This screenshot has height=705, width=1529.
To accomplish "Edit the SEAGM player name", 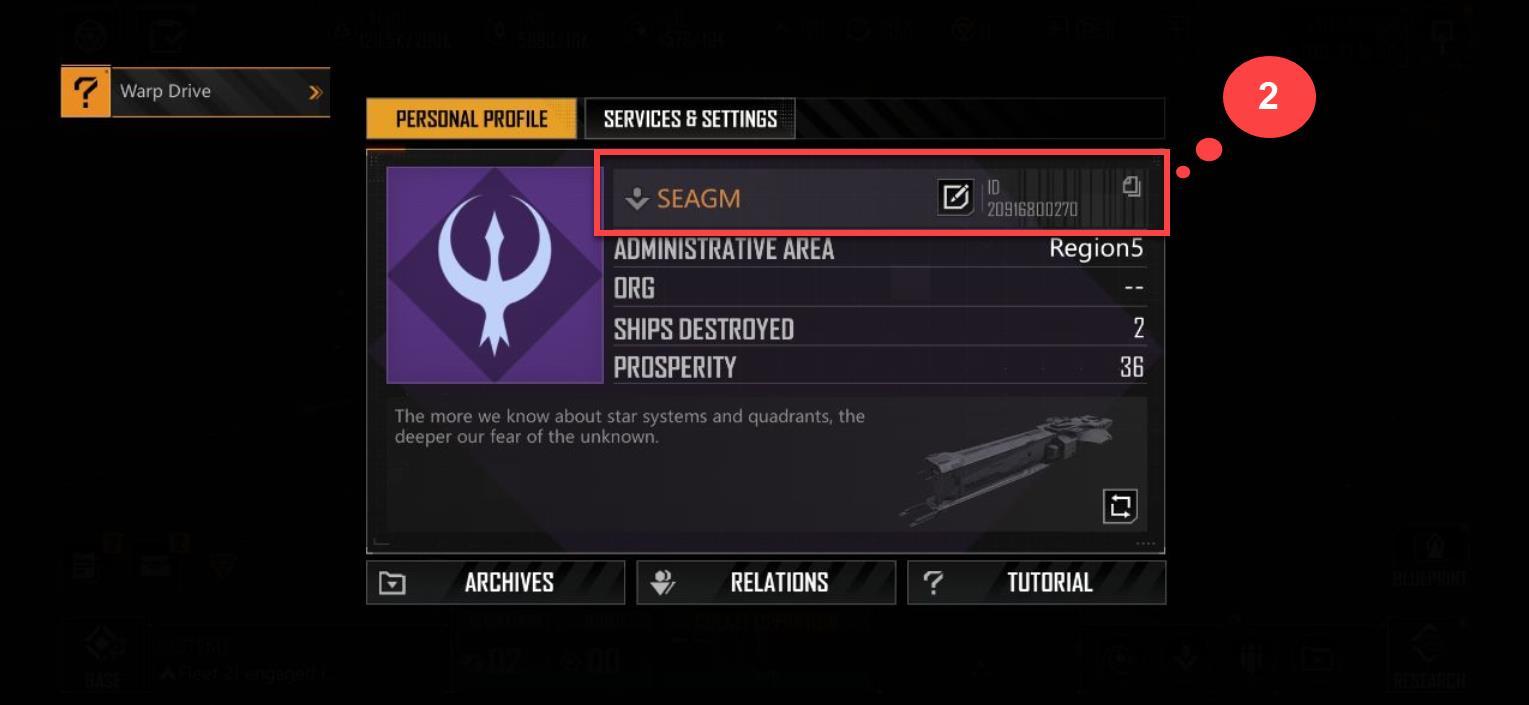I will tap(951, 198).
